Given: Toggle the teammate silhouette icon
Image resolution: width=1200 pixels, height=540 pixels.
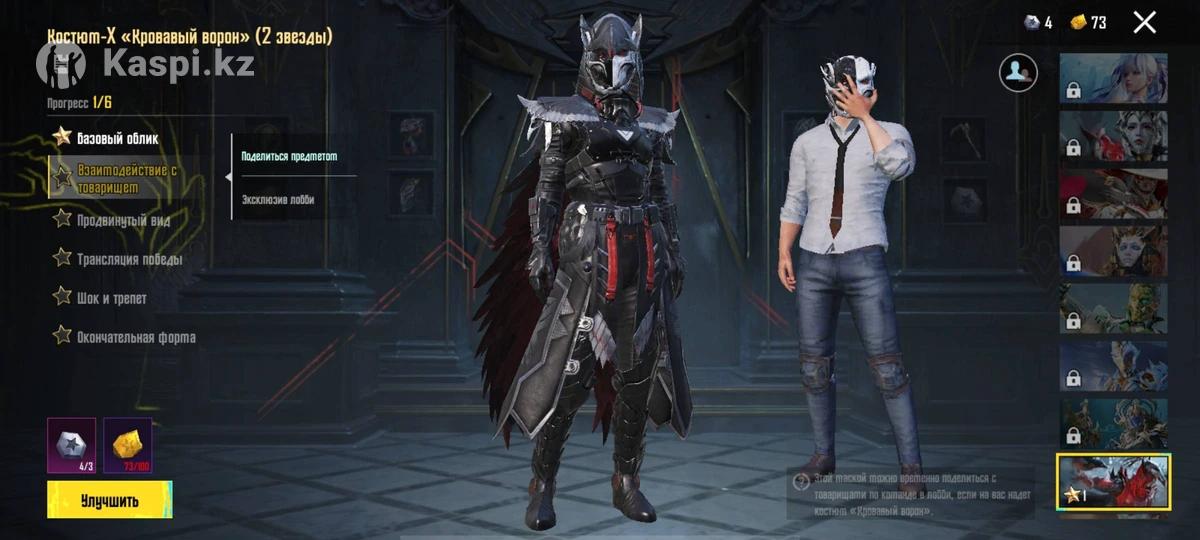Looking at the screenshot, I should click(x=1018, y=71).
